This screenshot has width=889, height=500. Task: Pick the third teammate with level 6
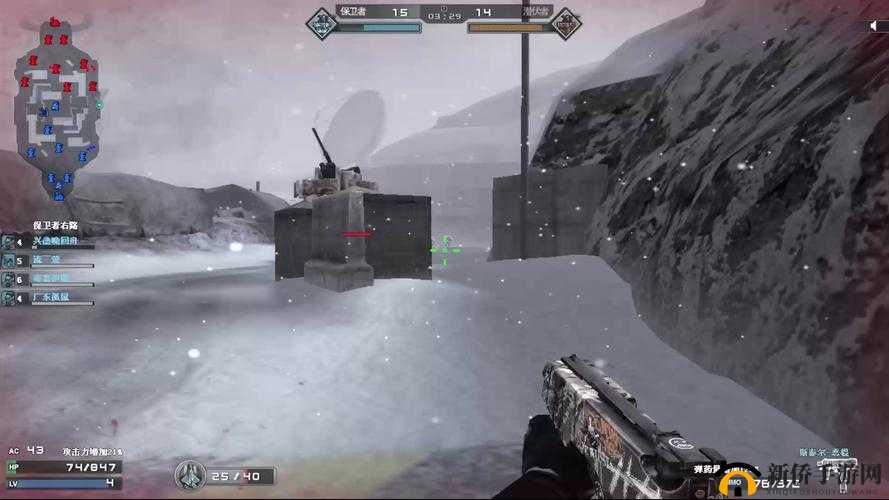48,280
